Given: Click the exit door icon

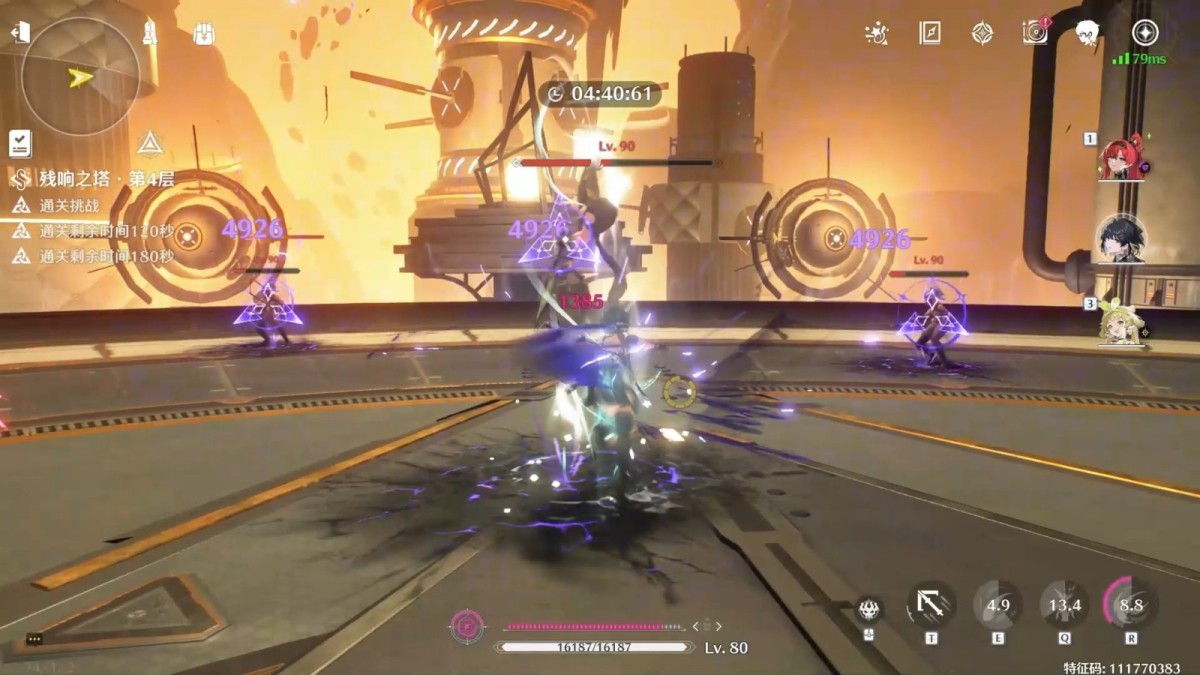Looking at the screenshot, I should [x=19, y=33].
